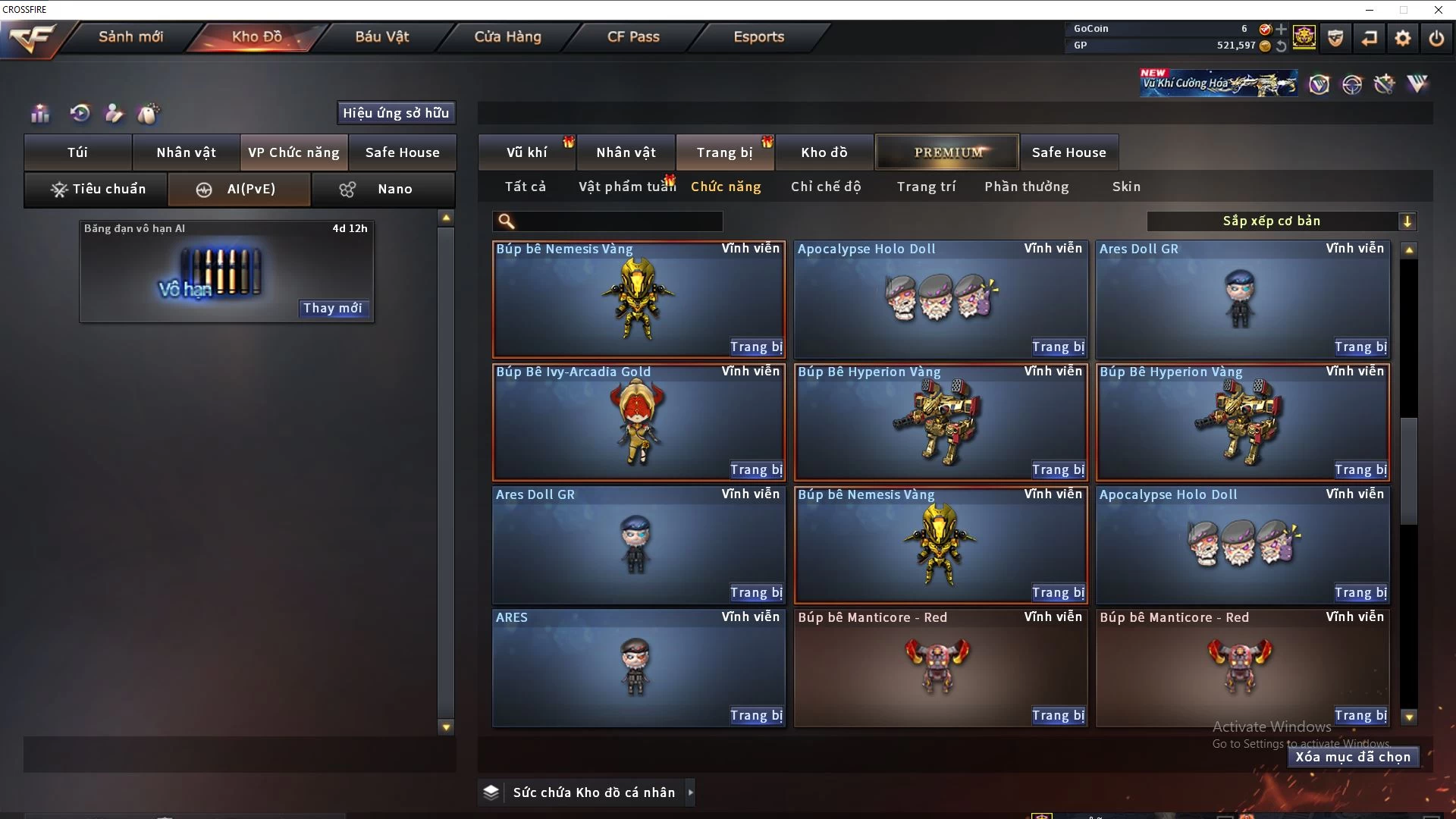The image size is (1456, 819).
Task: Select the Skin sub-category
Action: click(x=1126, y=187)
